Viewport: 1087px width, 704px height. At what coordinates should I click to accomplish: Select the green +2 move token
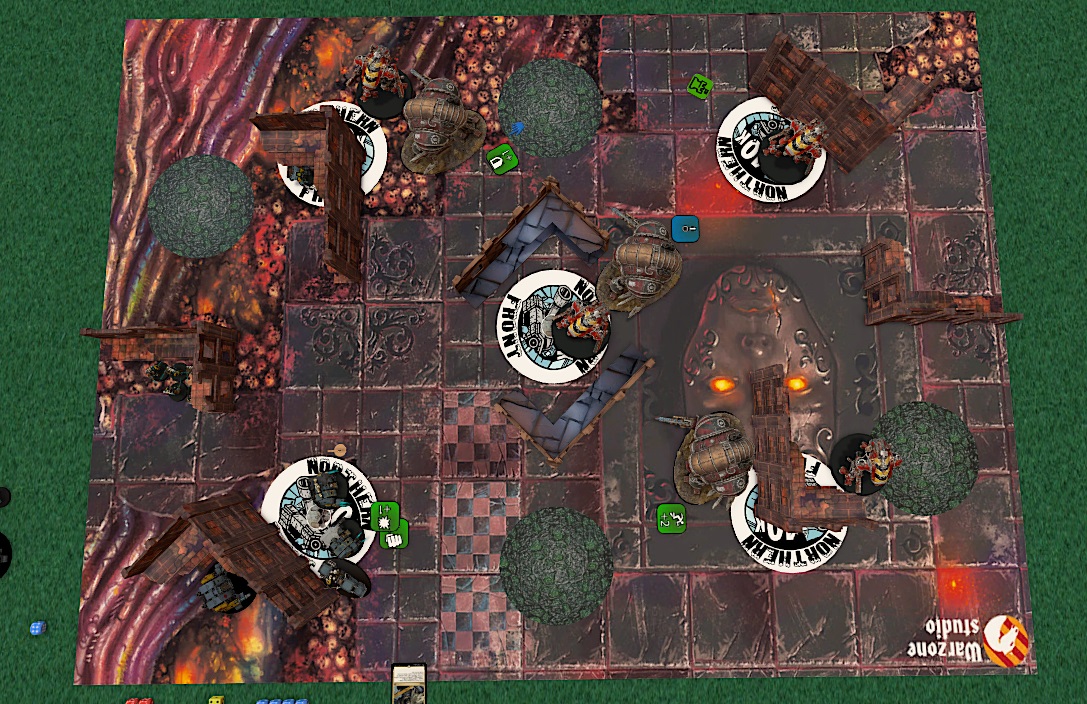[x=671, y=518]
